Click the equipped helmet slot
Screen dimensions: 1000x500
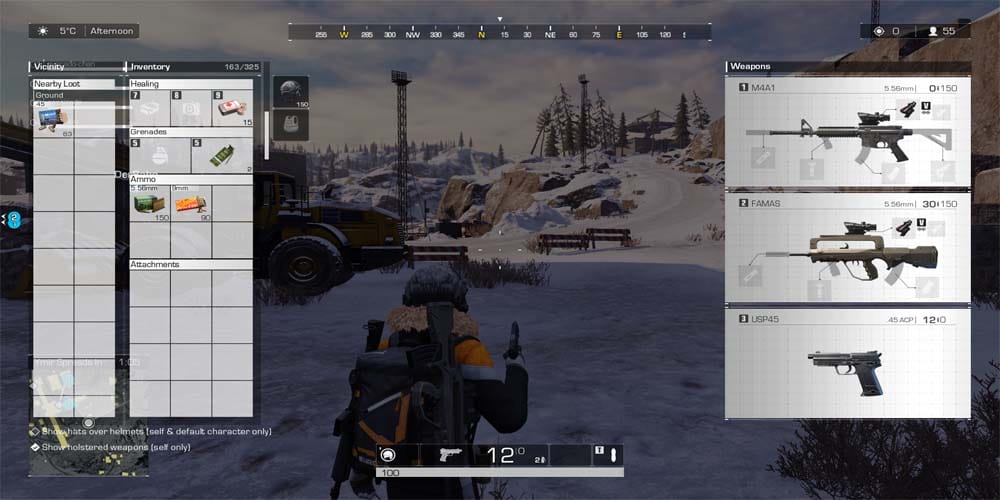coord(290,91)
